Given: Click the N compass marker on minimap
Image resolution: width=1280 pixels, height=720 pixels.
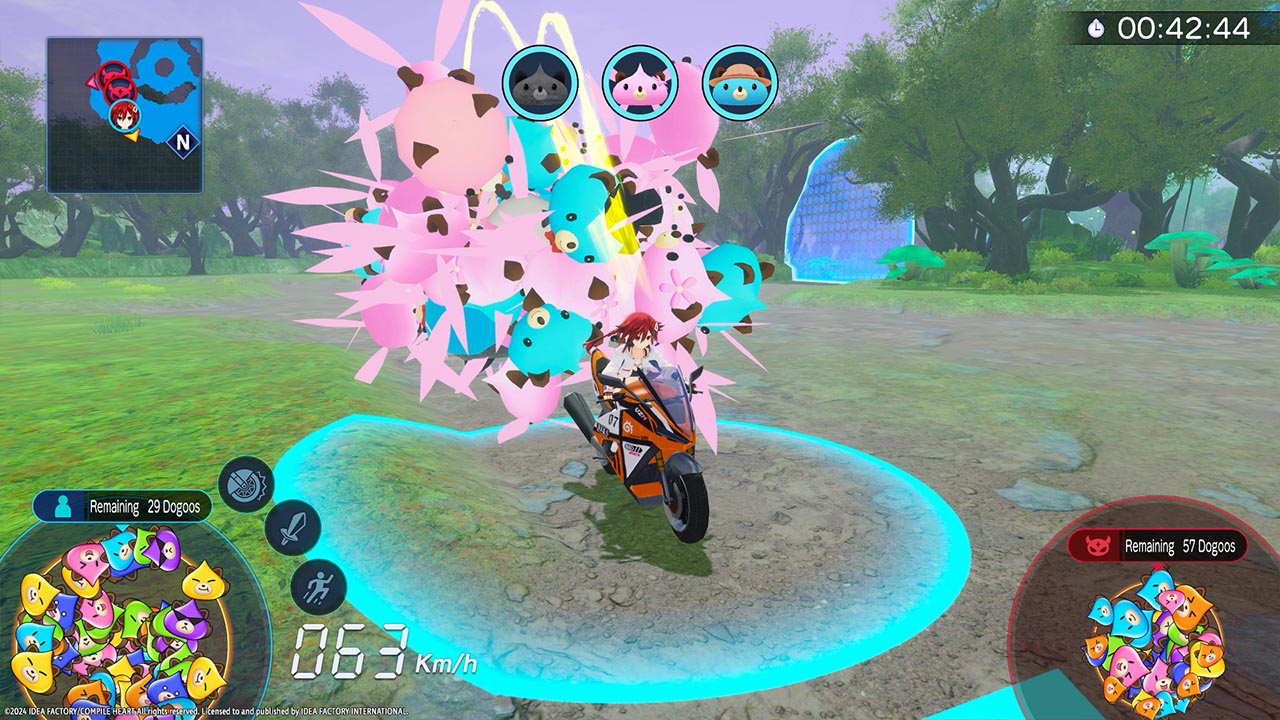Looking at the screenshot, I should pyautogui.click(x=182, y=143).
